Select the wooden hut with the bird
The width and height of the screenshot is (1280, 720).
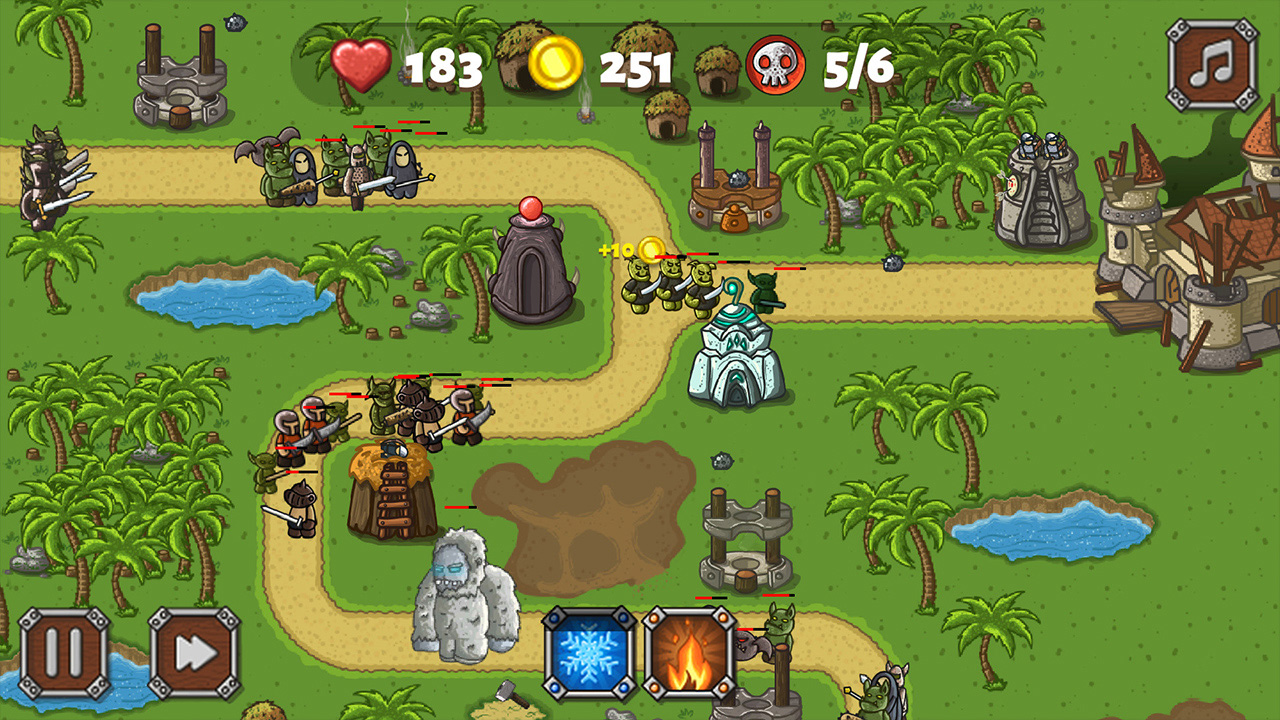point(390,490)
